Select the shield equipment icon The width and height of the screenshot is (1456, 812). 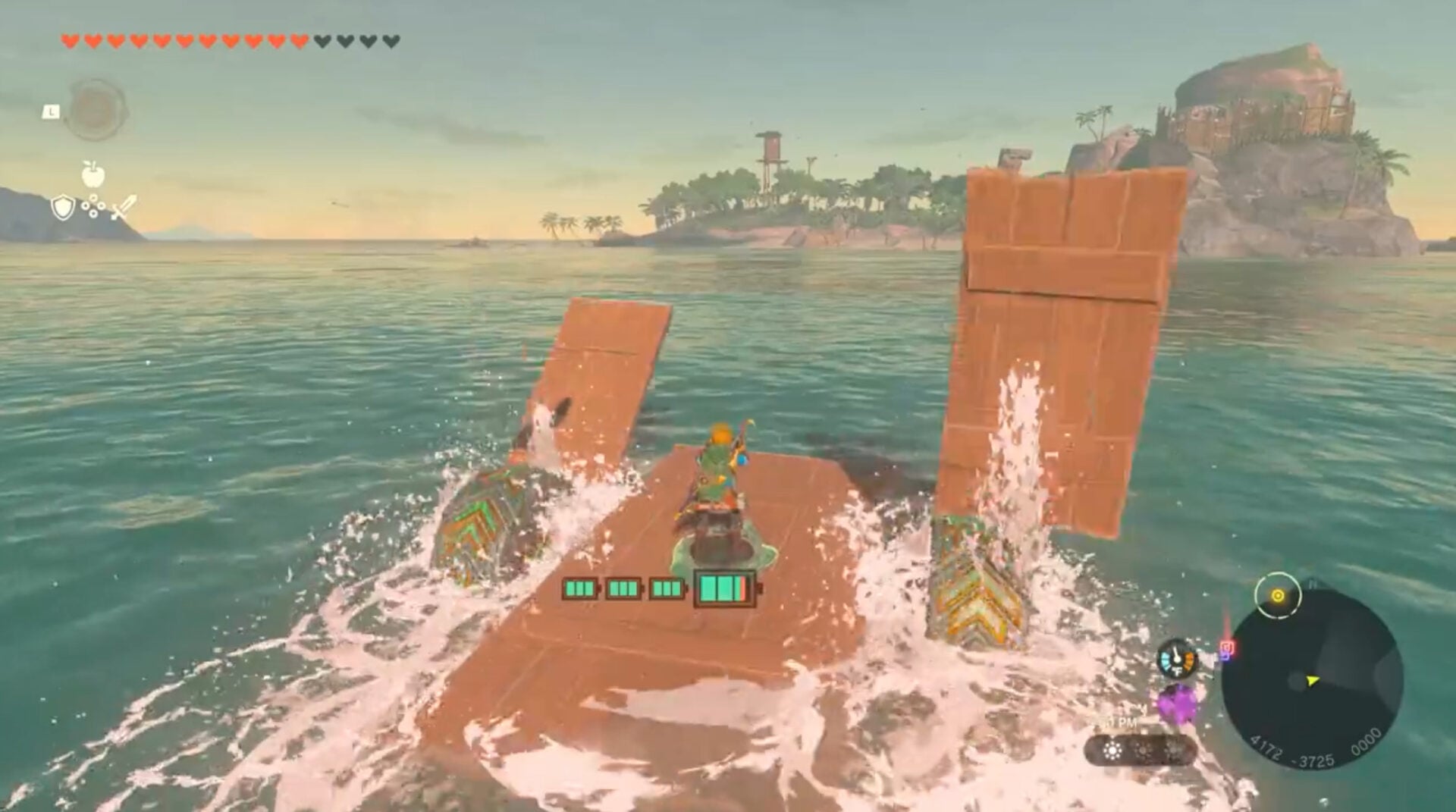[64, 207]
